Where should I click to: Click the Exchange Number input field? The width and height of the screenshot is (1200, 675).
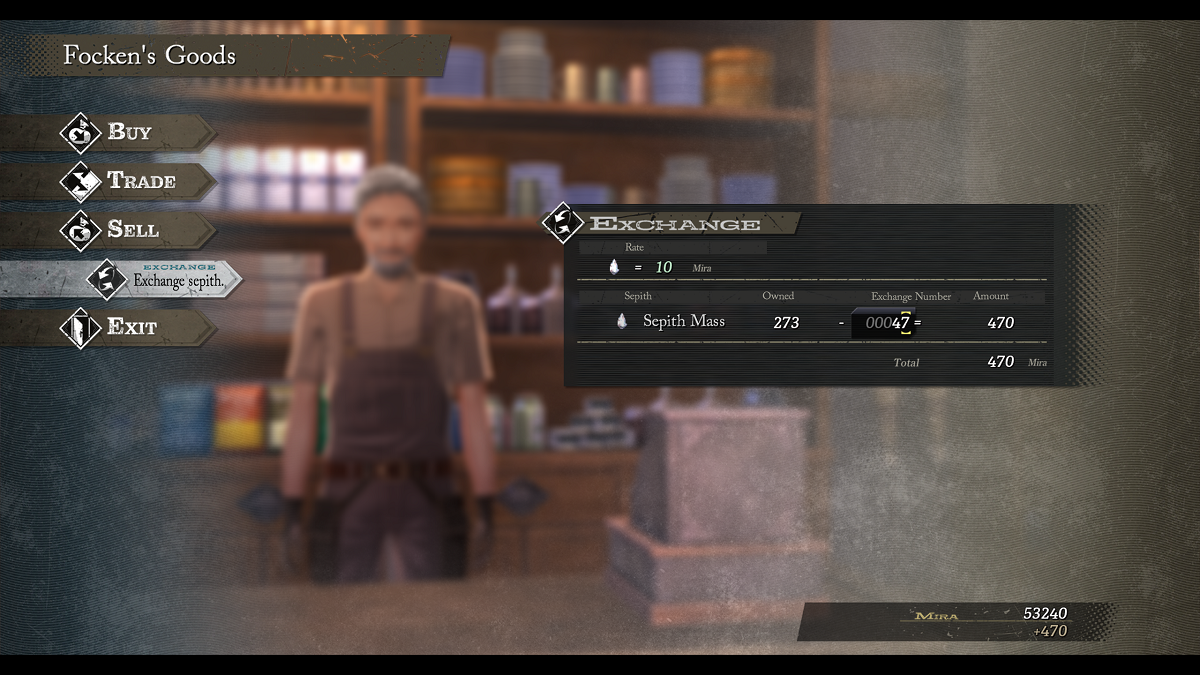coord(886,323)
